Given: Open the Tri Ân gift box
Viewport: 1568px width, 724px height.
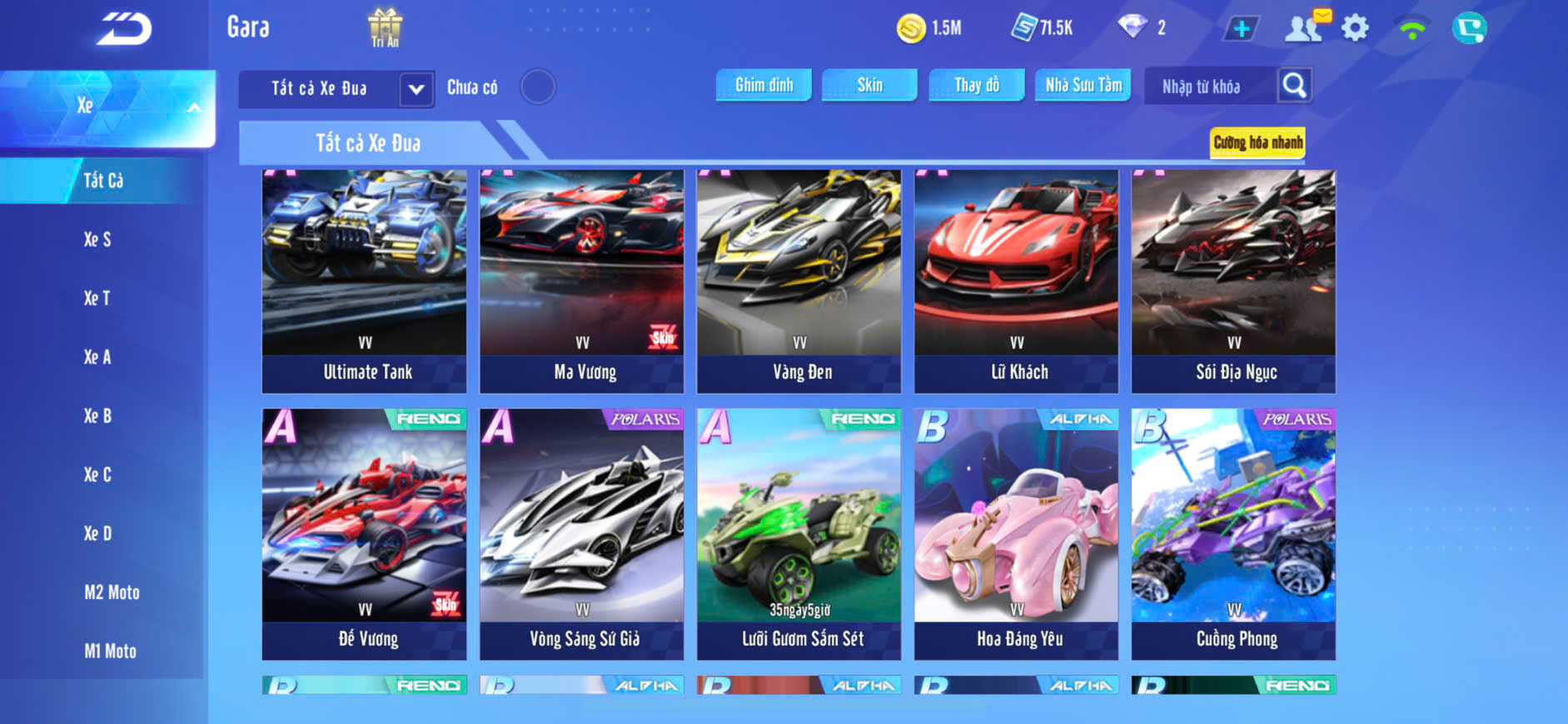Looking at the screenshot, I should 385,27.
